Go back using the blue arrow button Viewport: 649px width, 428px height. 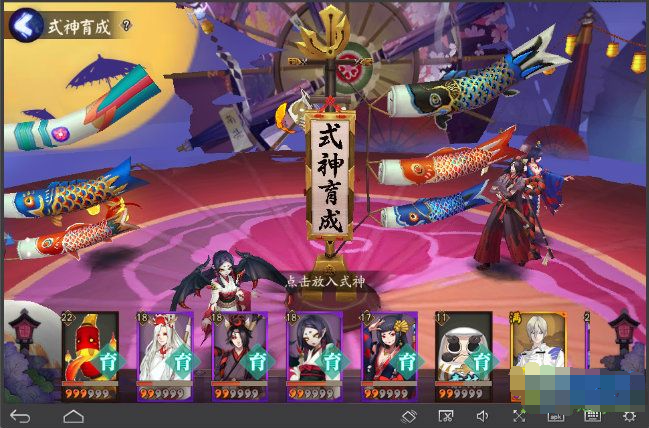click(x=27, y=23)
